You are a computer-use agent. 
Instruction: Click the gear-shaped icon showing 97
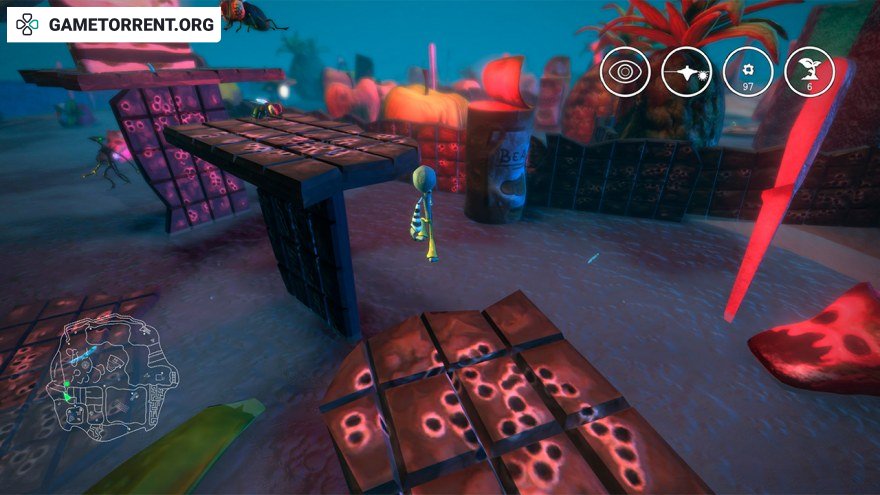pyautogui.click(x=748, y=72)
